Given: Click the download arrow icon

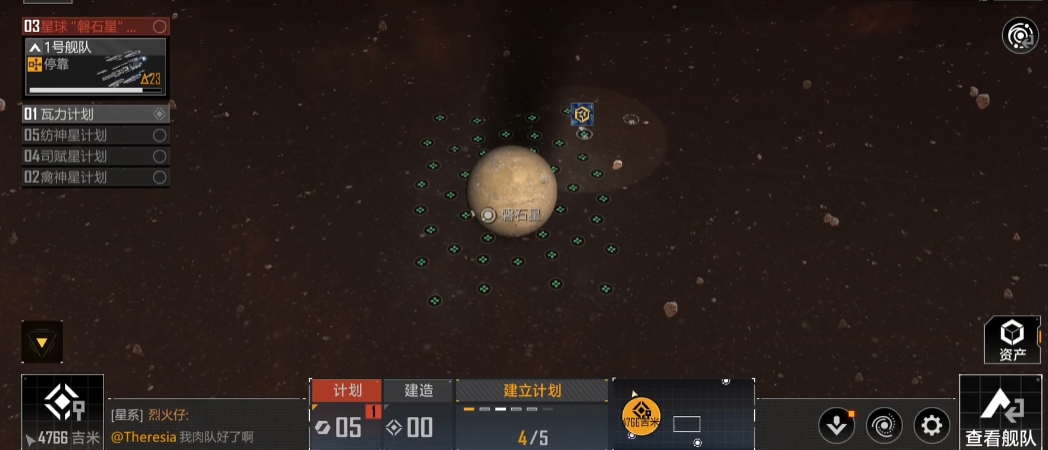Looking at the screenshot, I should click(836, 425).
